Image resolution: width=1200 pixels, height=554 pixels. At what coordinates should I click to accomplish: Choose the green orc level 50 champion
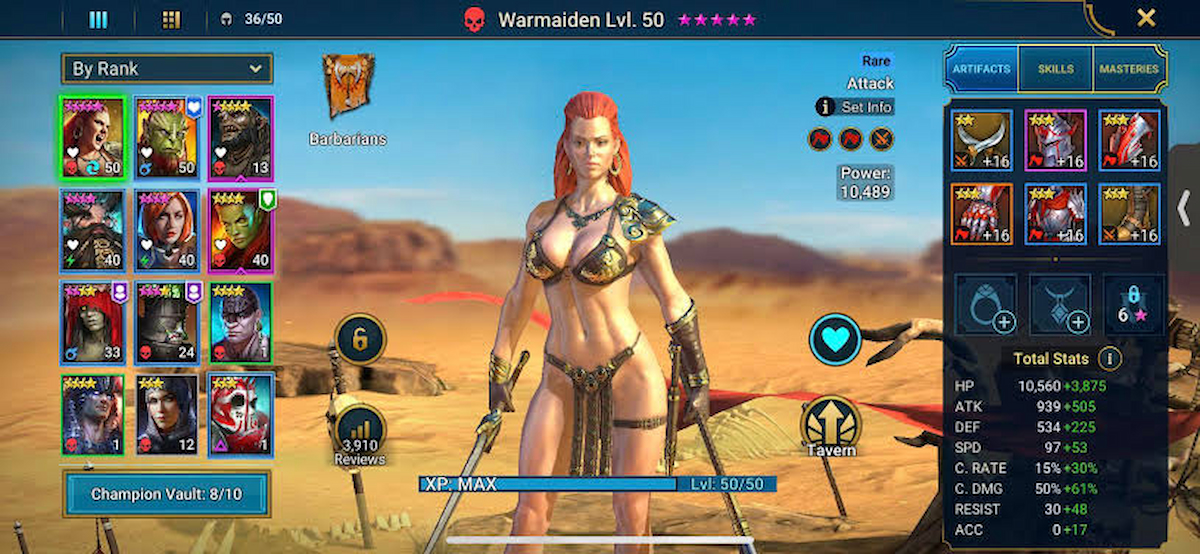[x=166, y=138]
